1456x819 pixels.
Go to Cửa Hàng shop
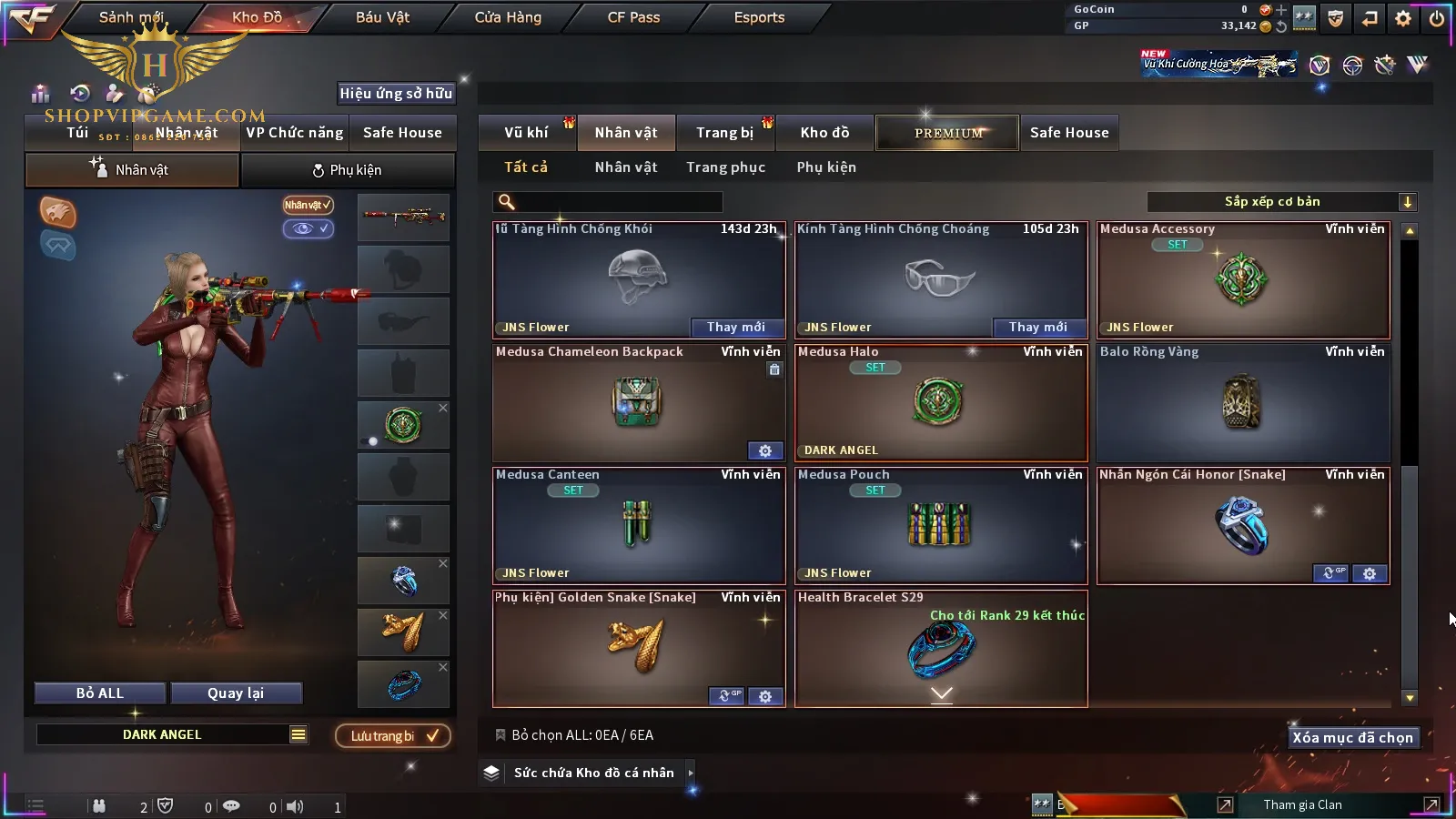tap(508, 17)
